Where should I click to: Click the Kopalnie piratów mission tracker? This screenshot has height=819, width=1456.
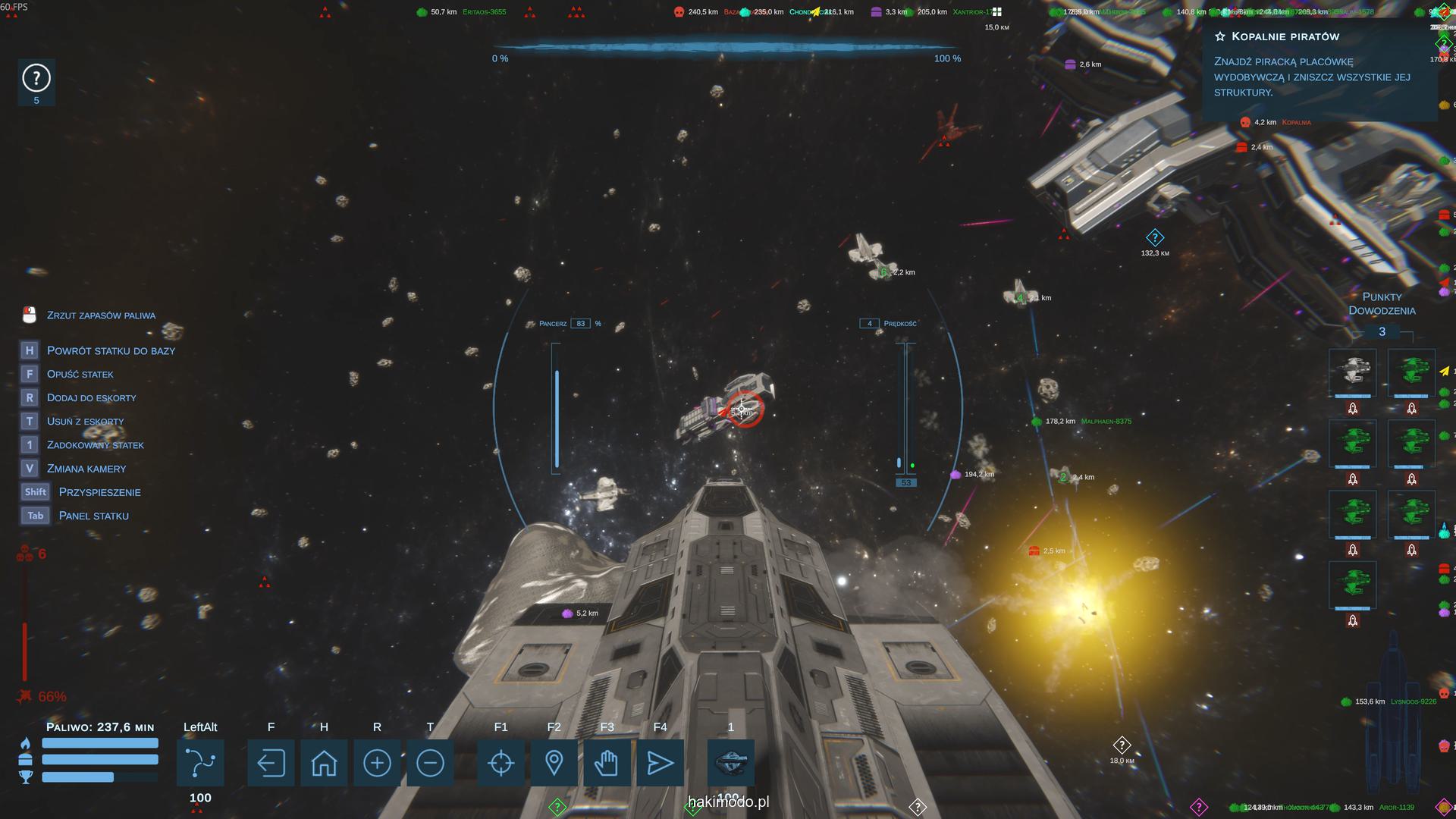click(1319, 65)
